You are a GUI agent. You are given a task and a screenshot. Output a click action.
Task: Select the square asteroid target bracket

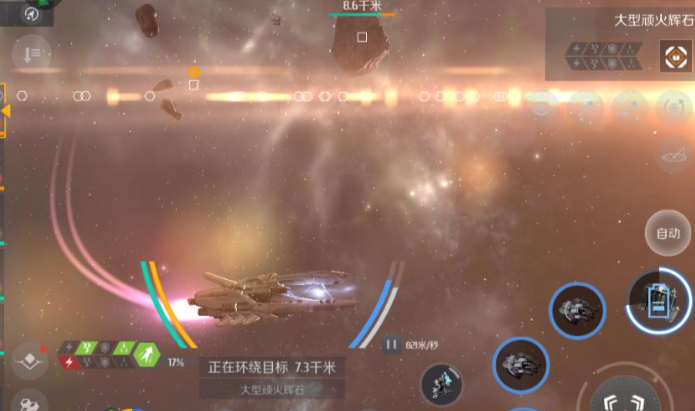[x=362, y=37]
